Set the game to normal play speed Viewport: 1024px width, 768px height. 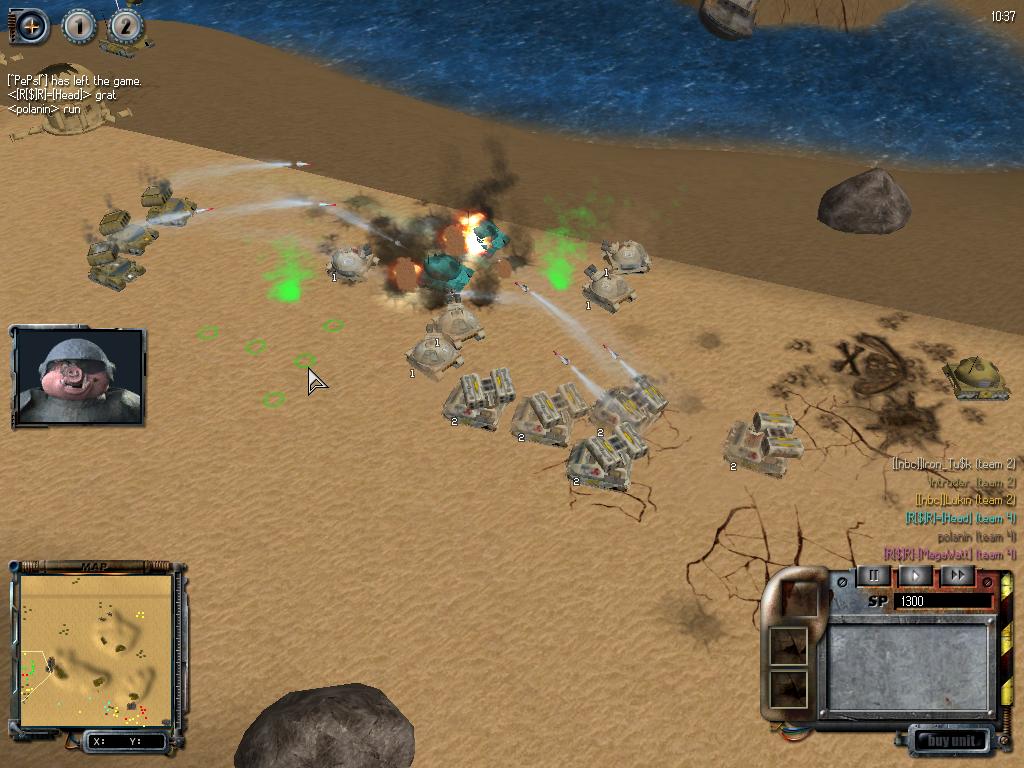(915, 576)
